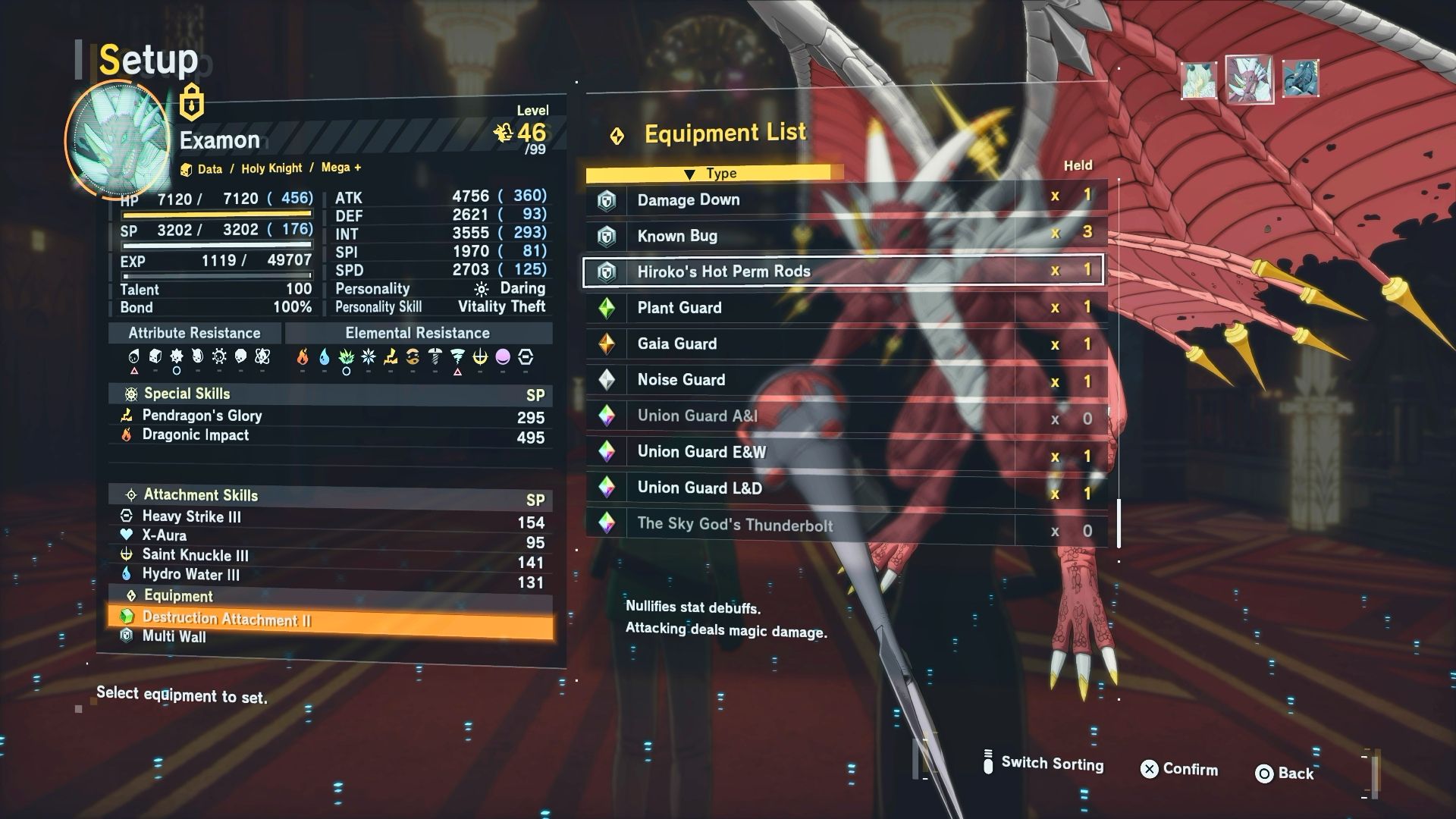The image size is (1456, 819).
Task: Select the Destruction Attachment II slot
Action: (330, 619)
